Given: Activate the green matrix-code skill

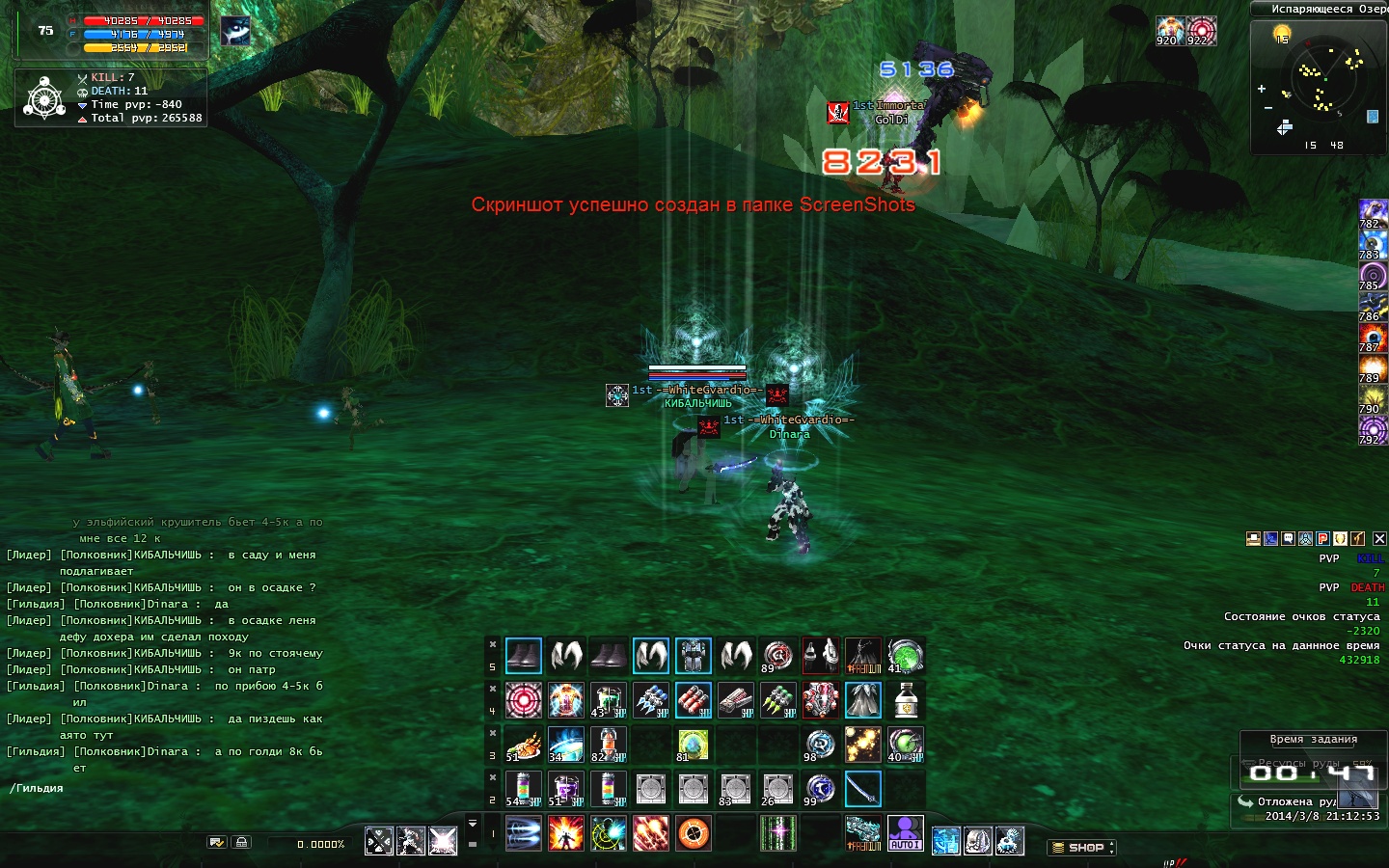Looking at the screenshot, I should 777,833.
